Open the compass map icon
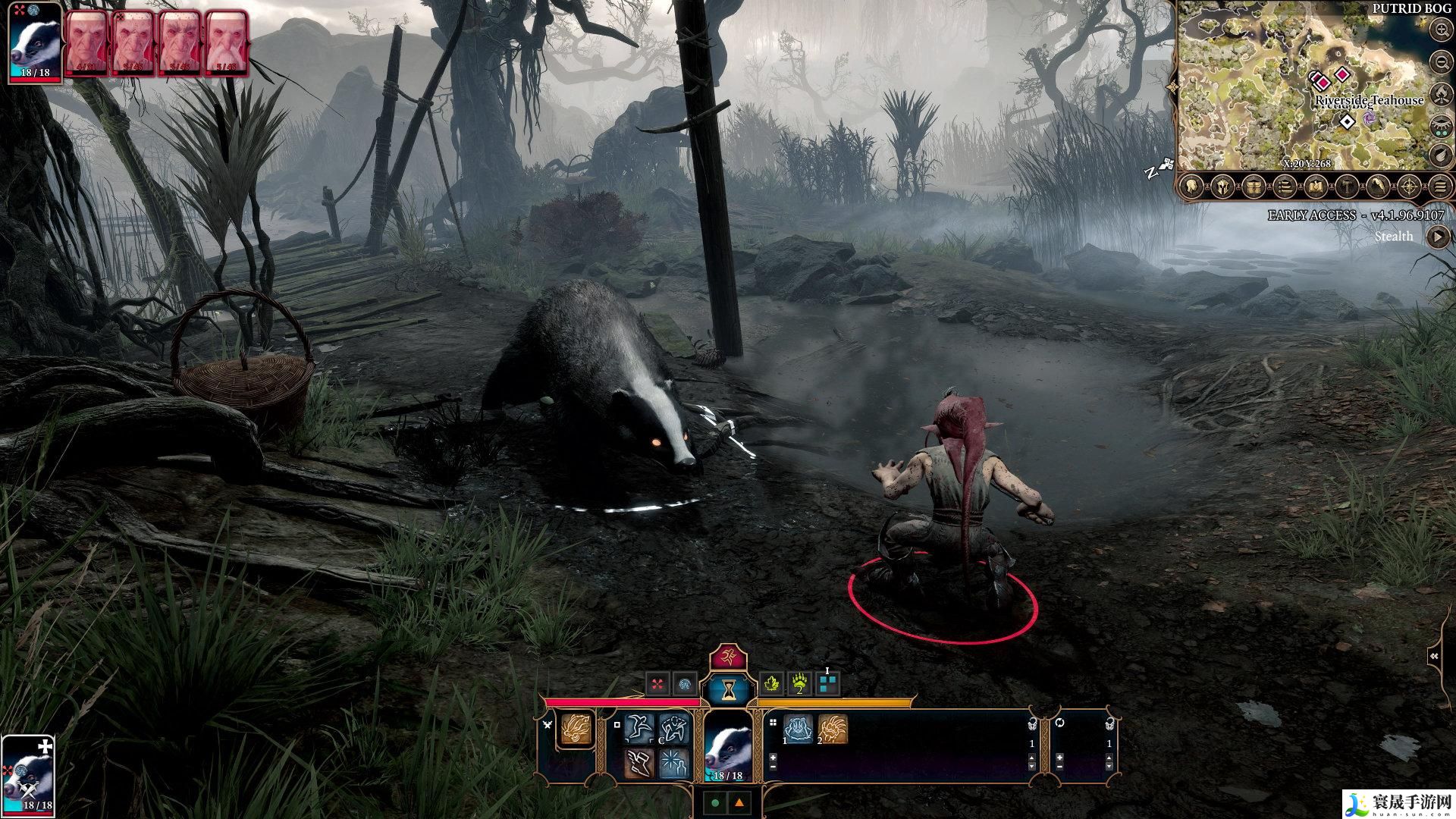Viewport: 1456px width, 819px height. click(x=1410, y=186)
